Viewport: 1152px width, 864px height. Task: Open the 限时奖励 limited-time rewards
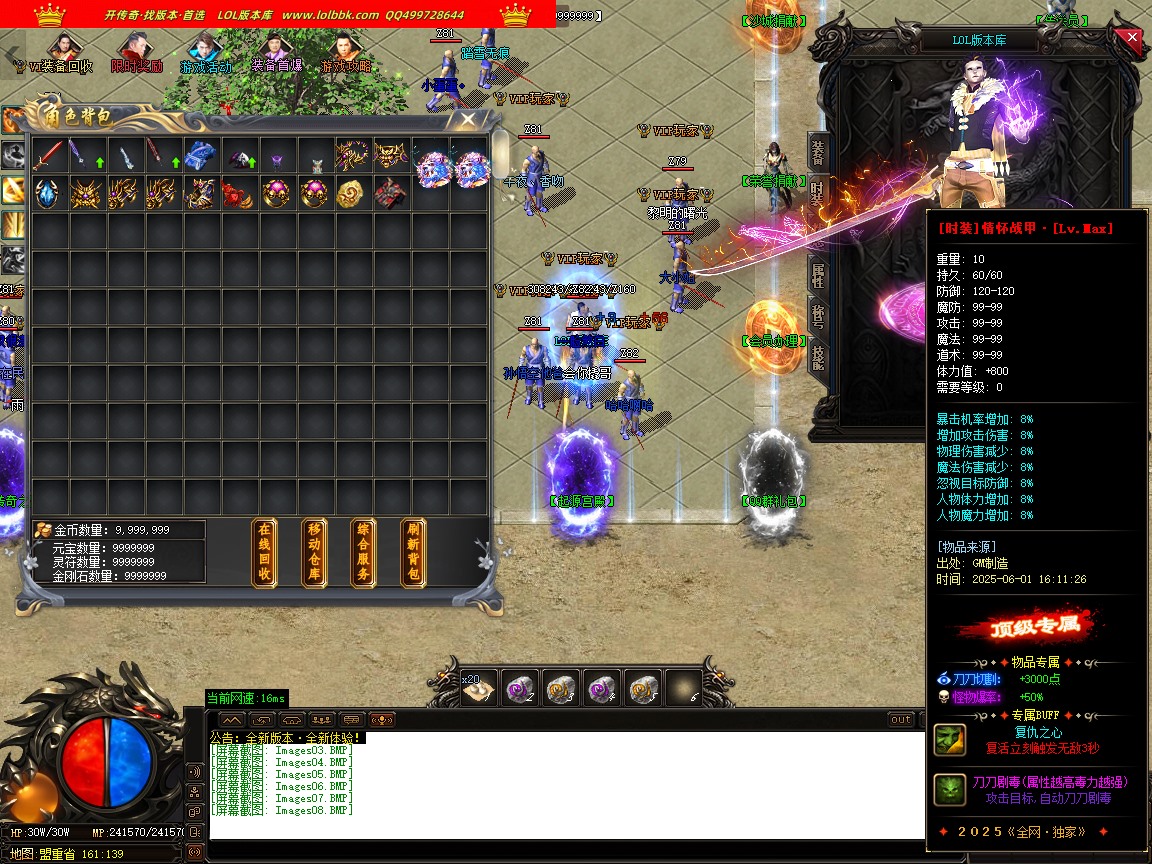pos(136,53)
